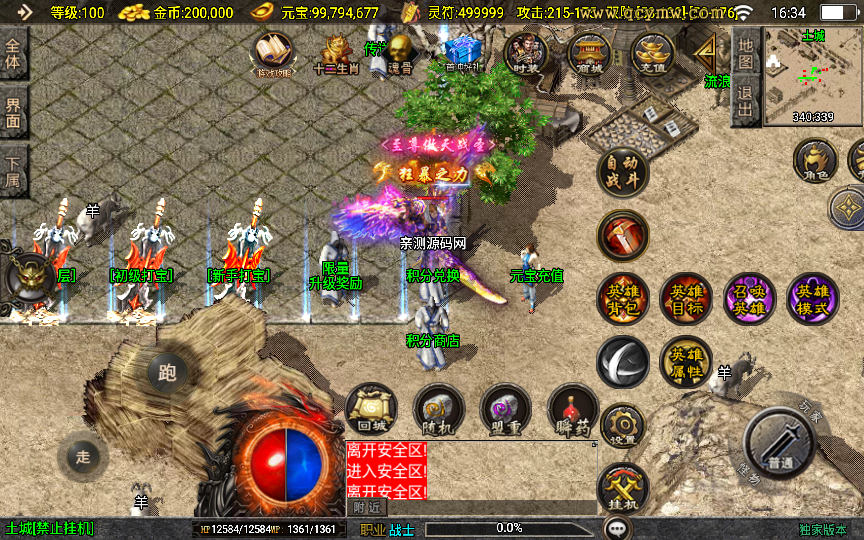
Task: Open the 土城 minimap
Action: tap(813, 77)
